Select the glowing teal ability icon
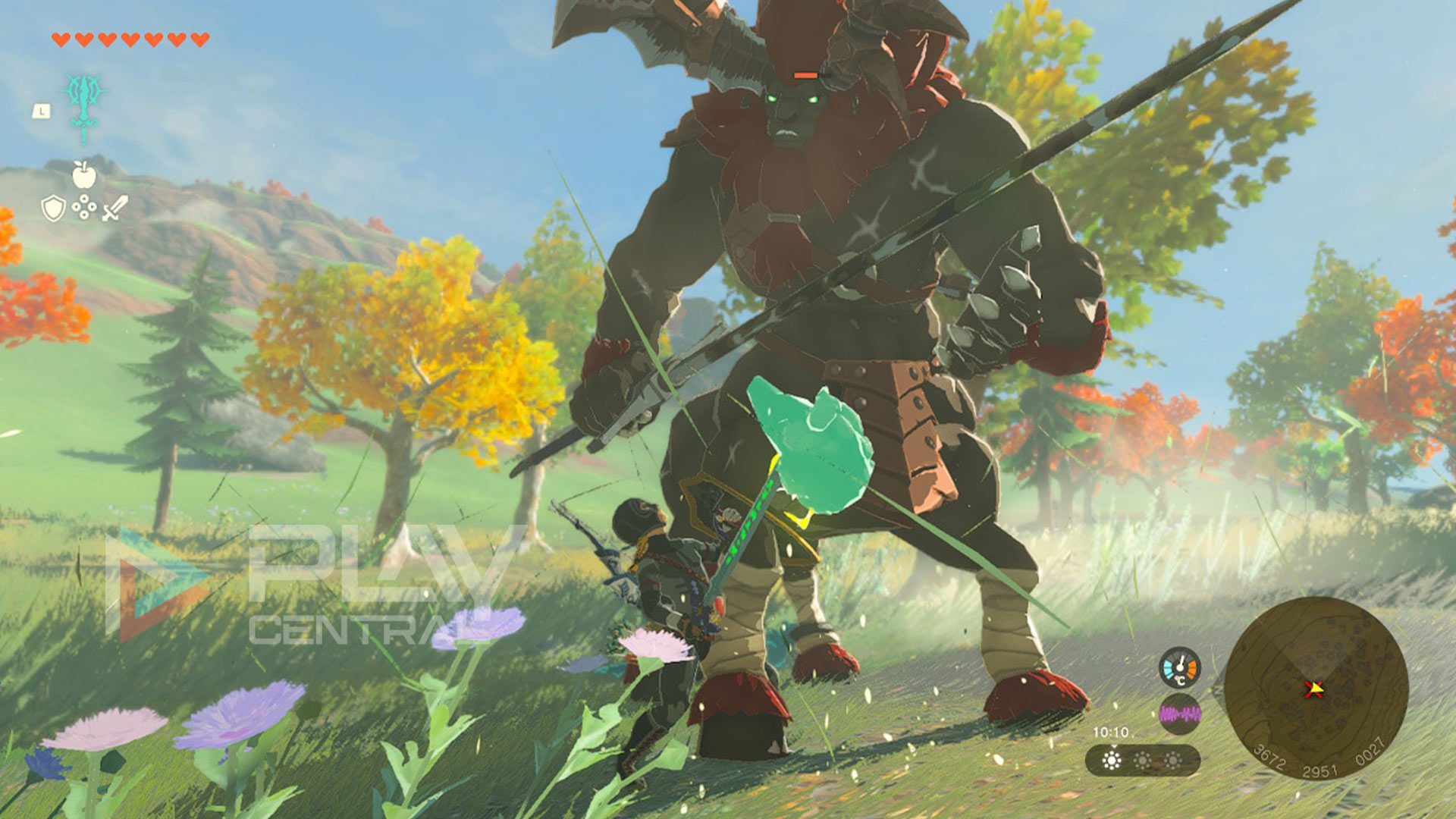 [x=83, y=102]
